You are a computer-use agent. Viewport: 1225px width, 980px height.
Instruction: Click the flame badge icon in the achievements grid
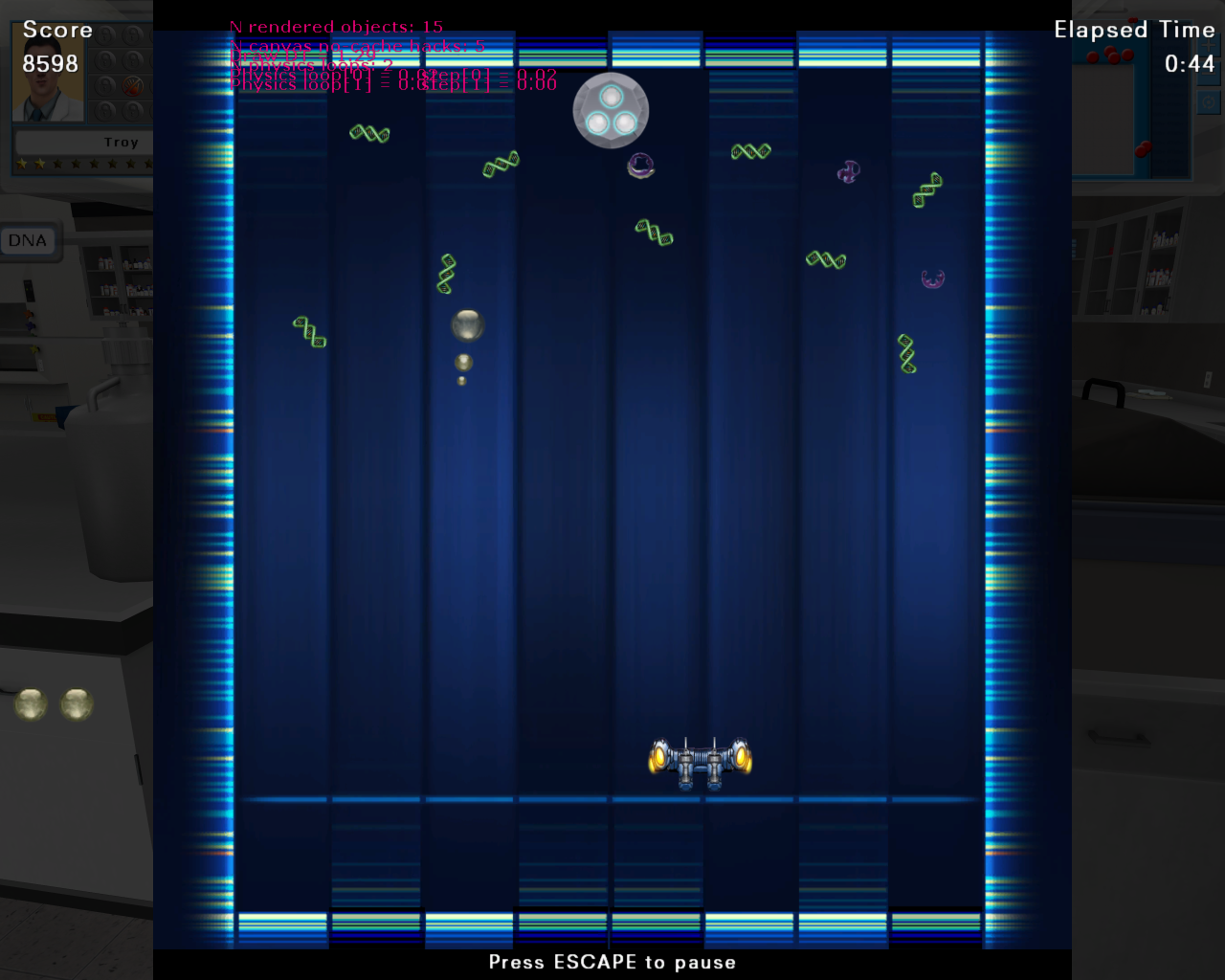tap(131, 87)
